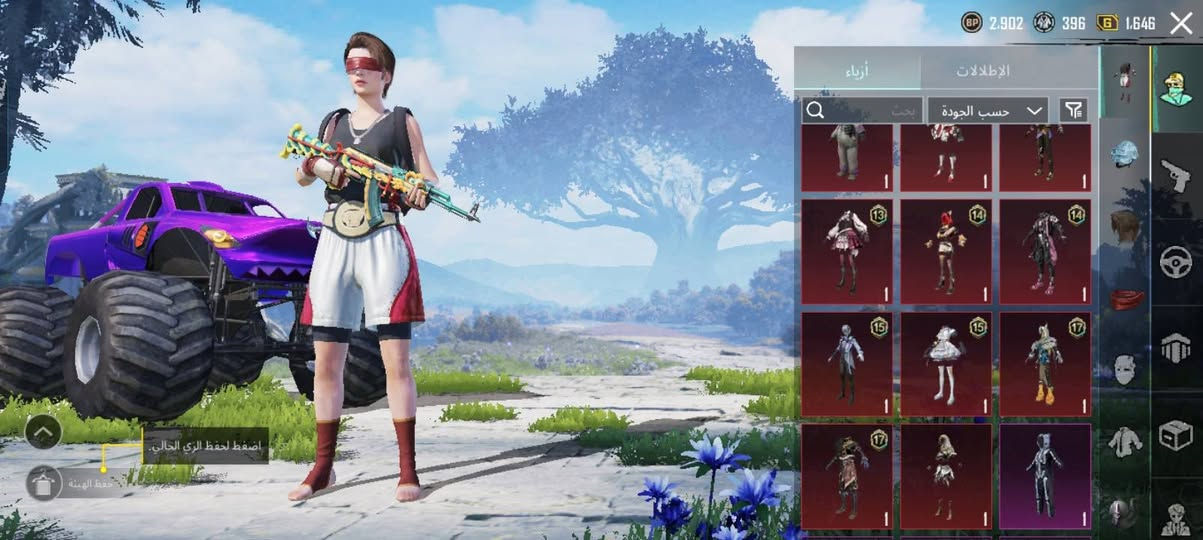
Task: Switch to the الإطلالات tab
Action: coord(983,70)
